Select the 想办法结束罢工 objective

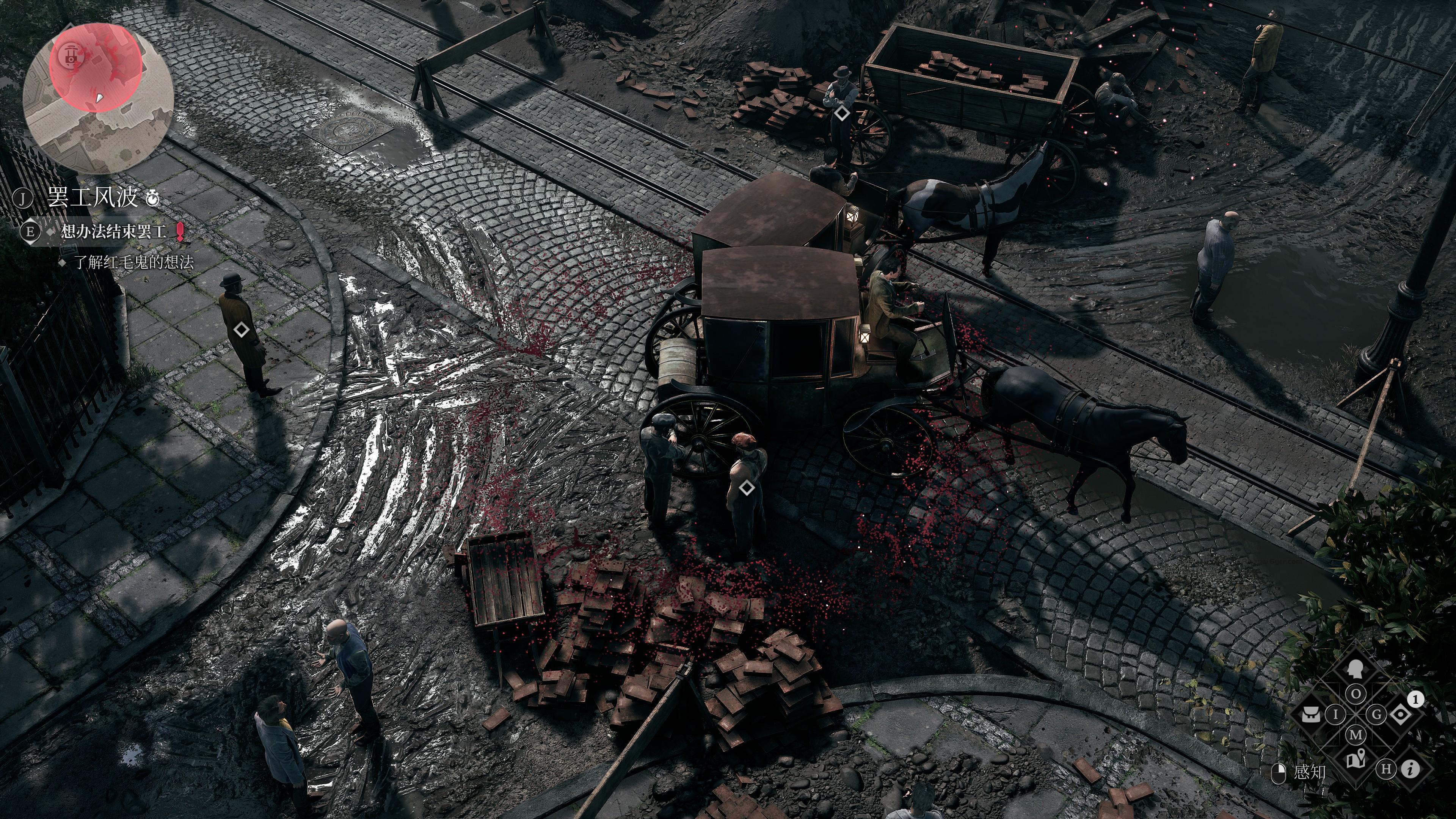point(114,231)
